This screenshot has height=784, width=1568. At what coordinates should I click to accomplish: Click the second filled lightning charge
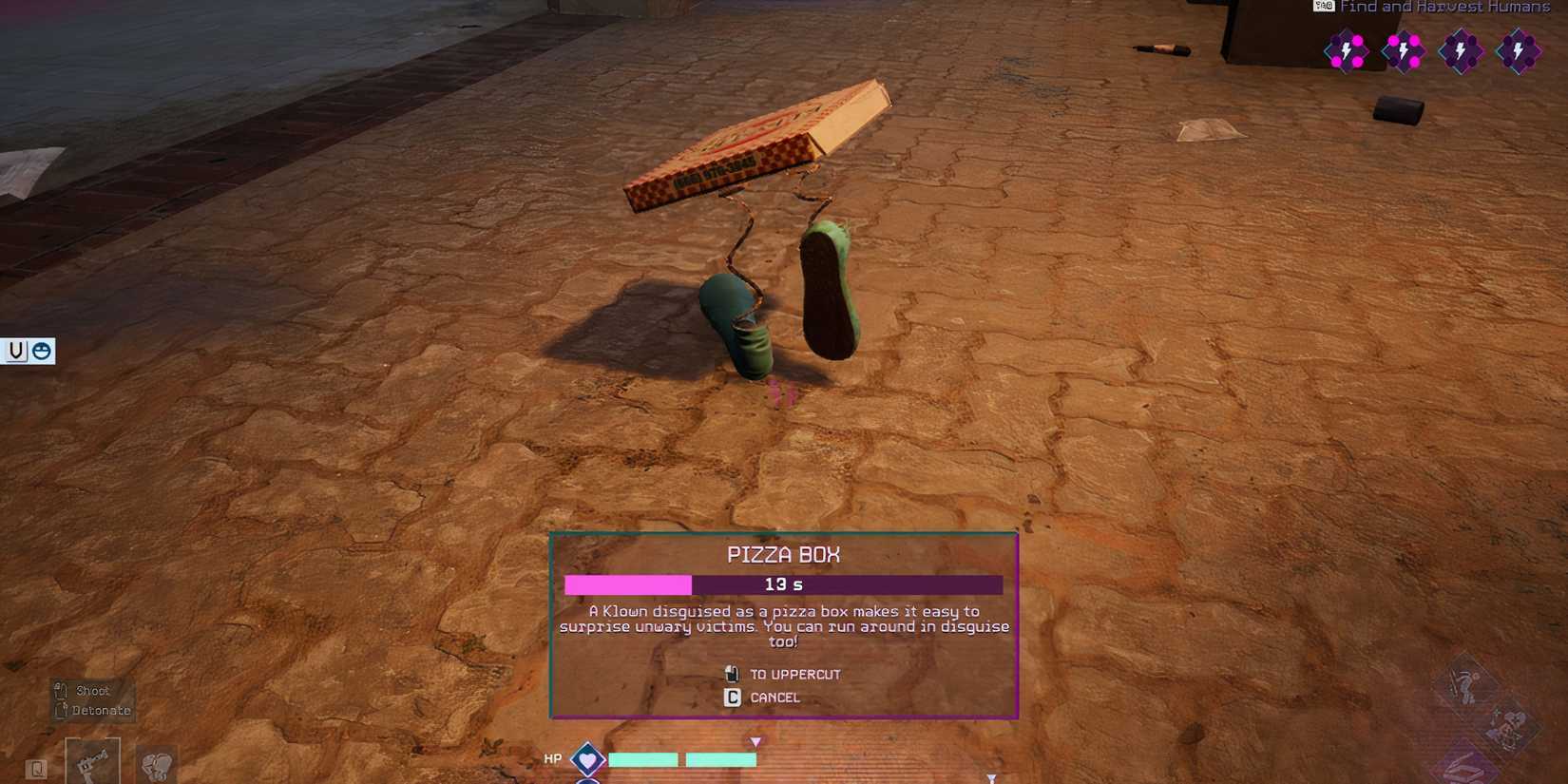[x=1404, y=52]
